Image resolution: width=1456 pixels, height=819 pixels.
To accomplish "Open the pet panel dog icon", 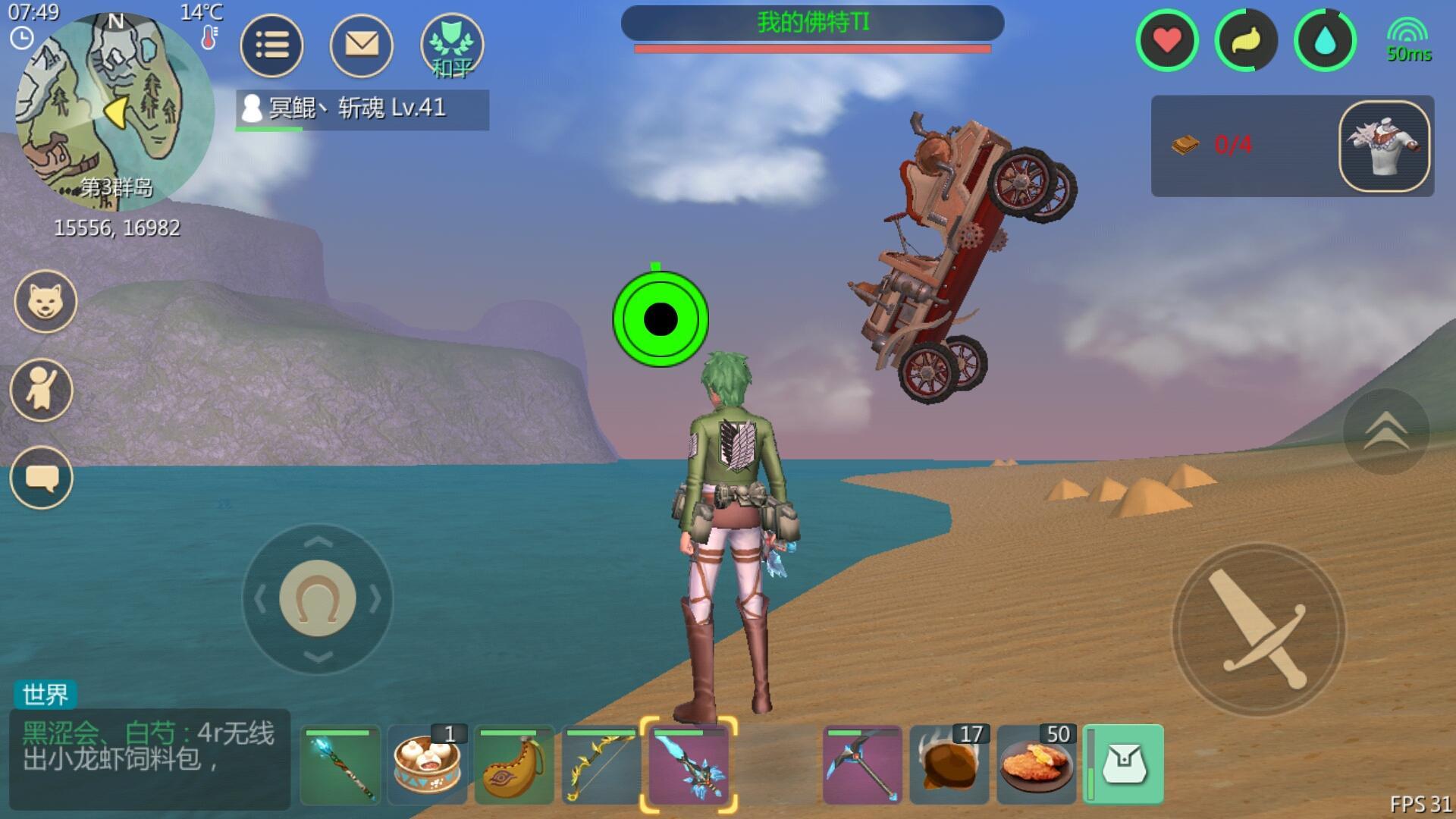I will click(45, 300).
